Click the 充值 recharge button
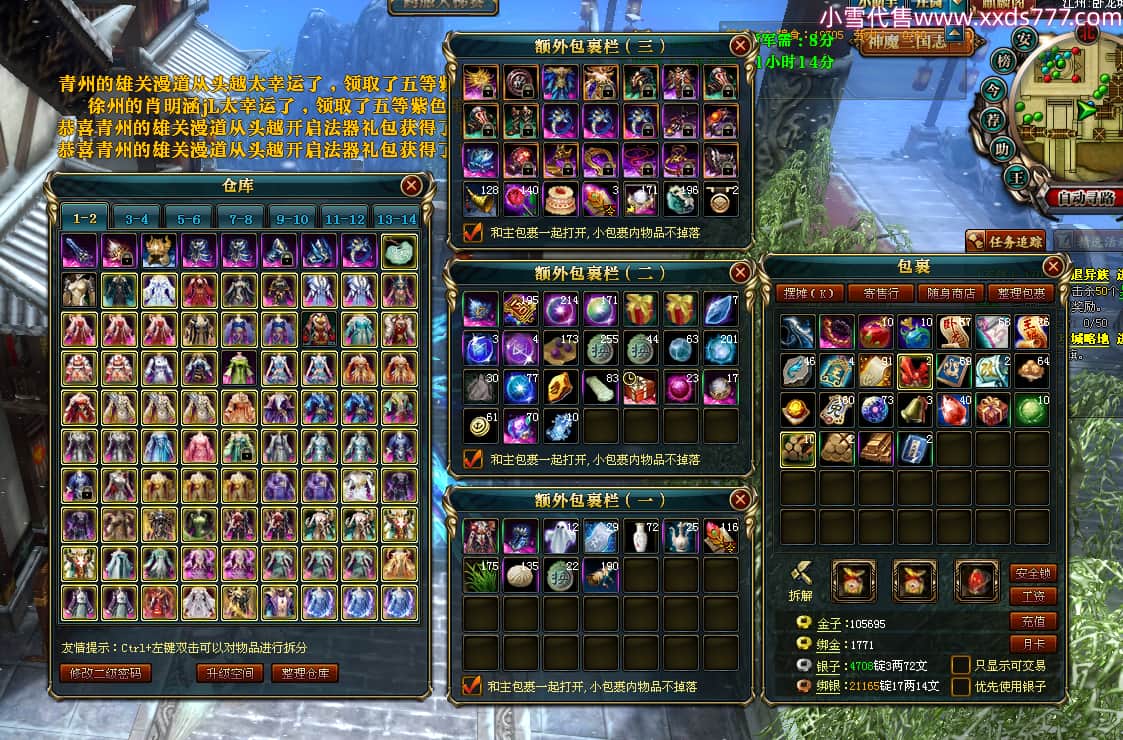The image size is (1123, 740). click(1033, 621)
